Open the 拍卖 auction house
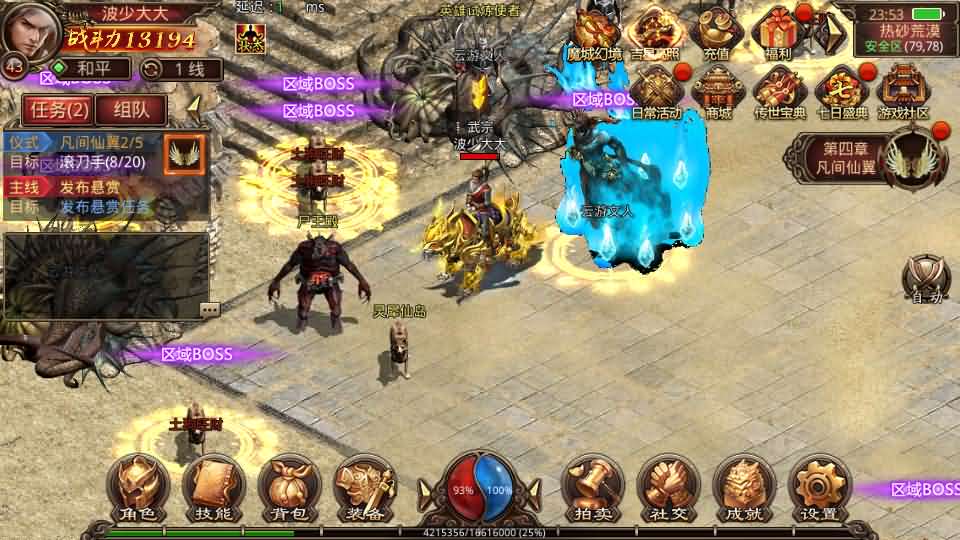960x540 pixels. 592,488
